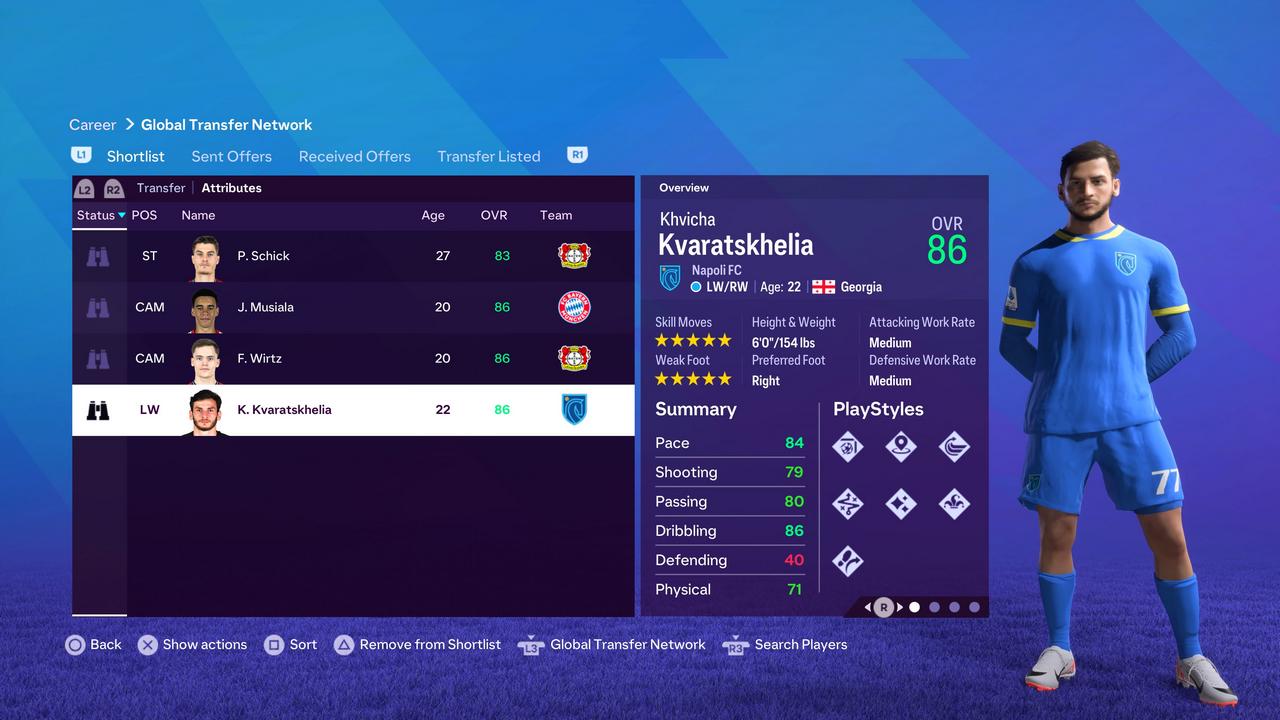Go to the Received Offers tab

coord(354,156)
